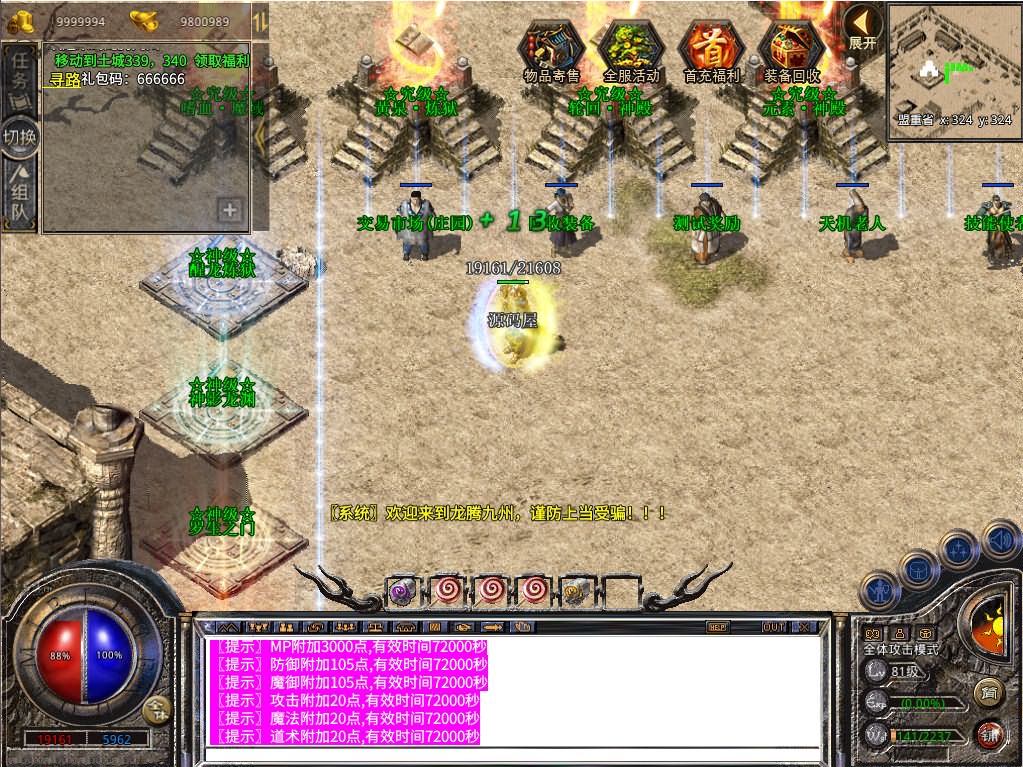
Task: Click the plus button in the quest panel
Action: coord(230,210)
